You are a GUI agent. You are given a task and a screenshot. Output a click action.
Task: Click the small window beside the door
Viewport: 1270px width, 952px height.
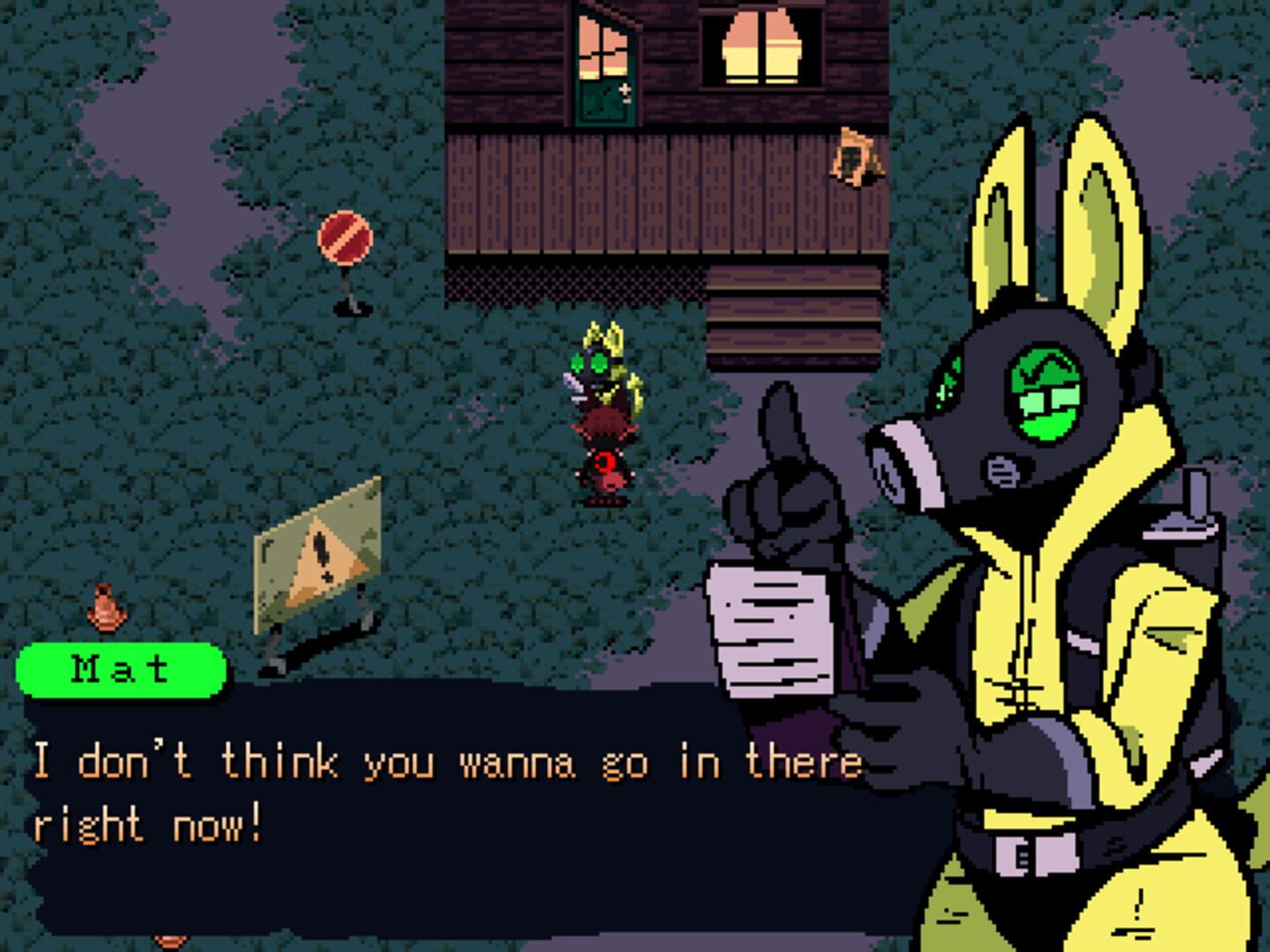[x=602, y=48]
